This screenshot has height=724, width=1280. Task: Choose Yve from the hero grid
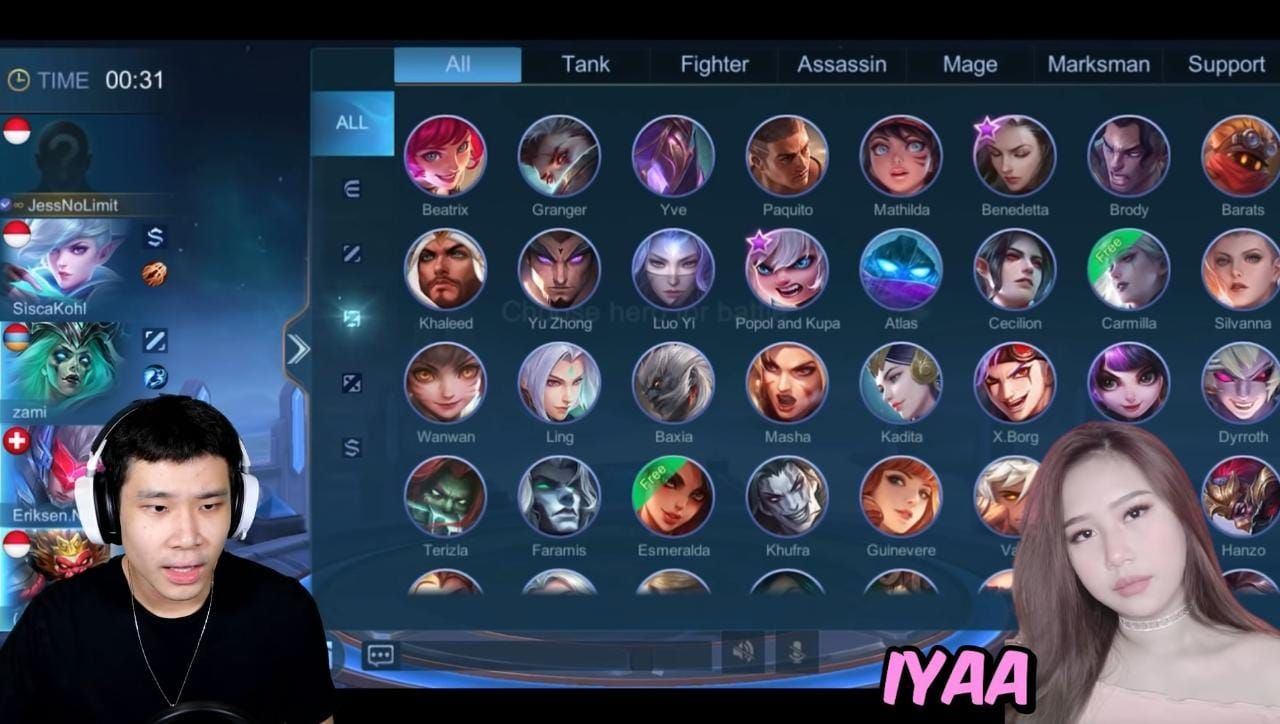(x=673, y=156)
